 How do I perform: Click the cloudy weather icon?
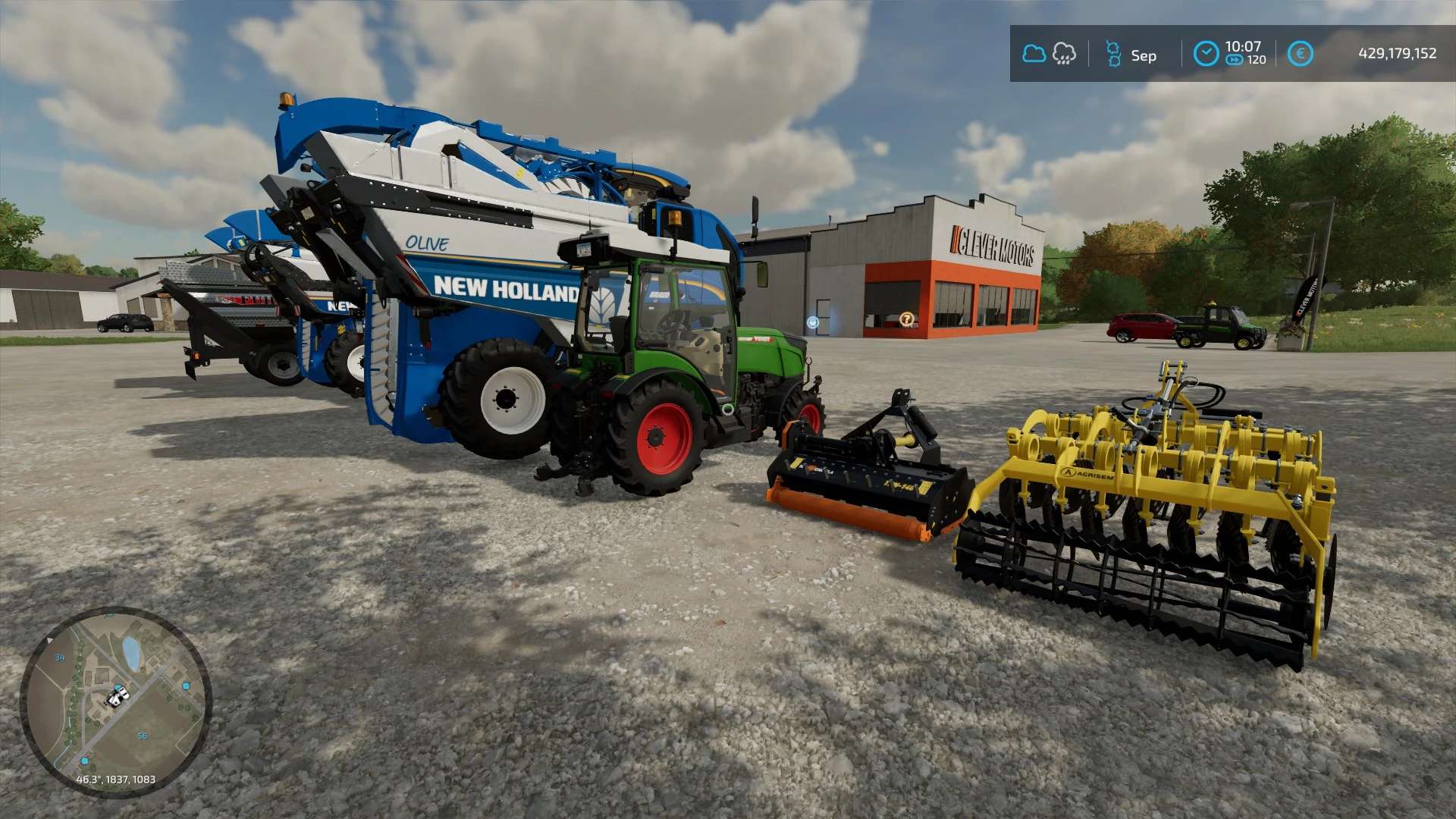pos(1034,54)
